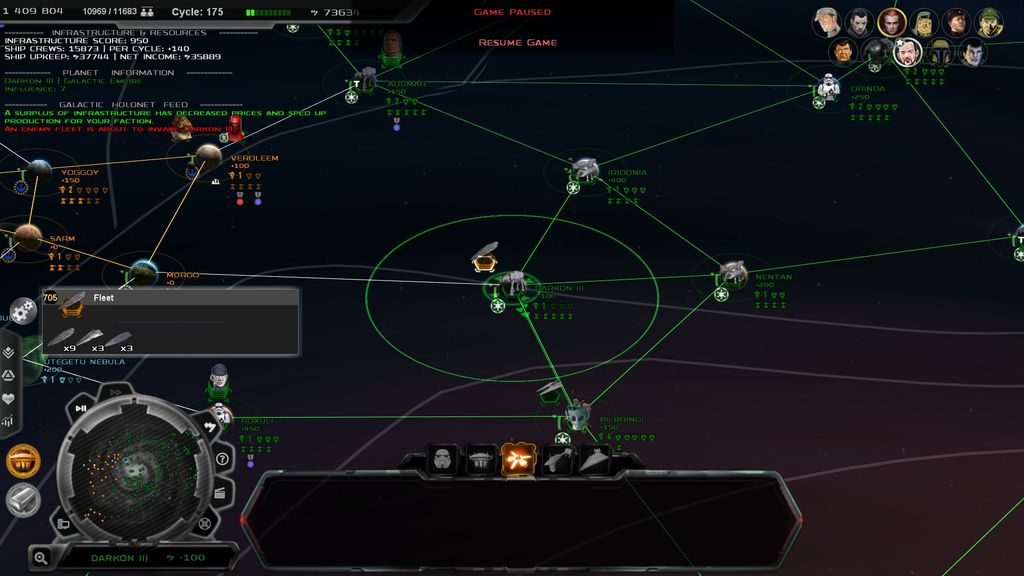Choose the gold-ringed hero portrait
Viewport: 1024px width, 576px height.
point(891,21)
